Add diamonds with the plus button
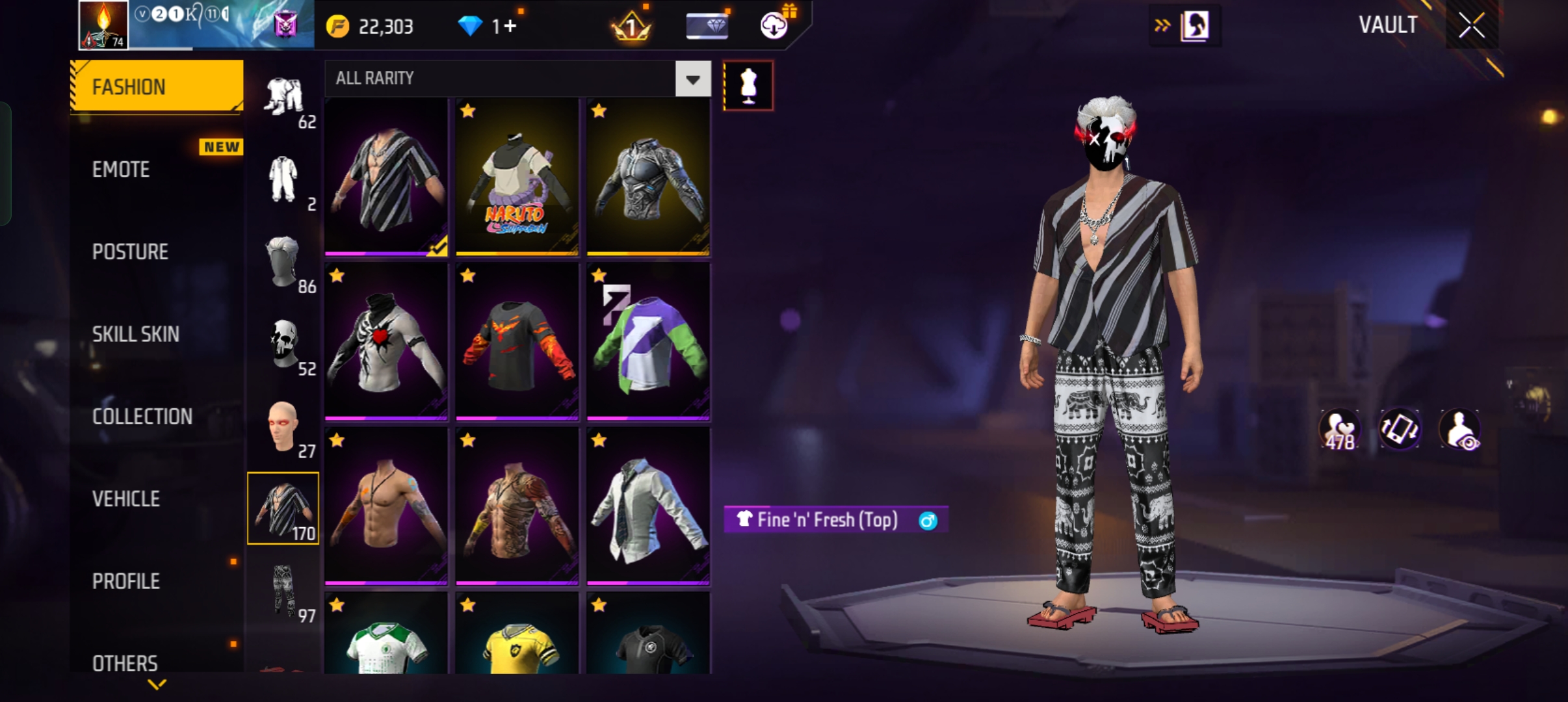1568x702 pixels. pos(510,27)
